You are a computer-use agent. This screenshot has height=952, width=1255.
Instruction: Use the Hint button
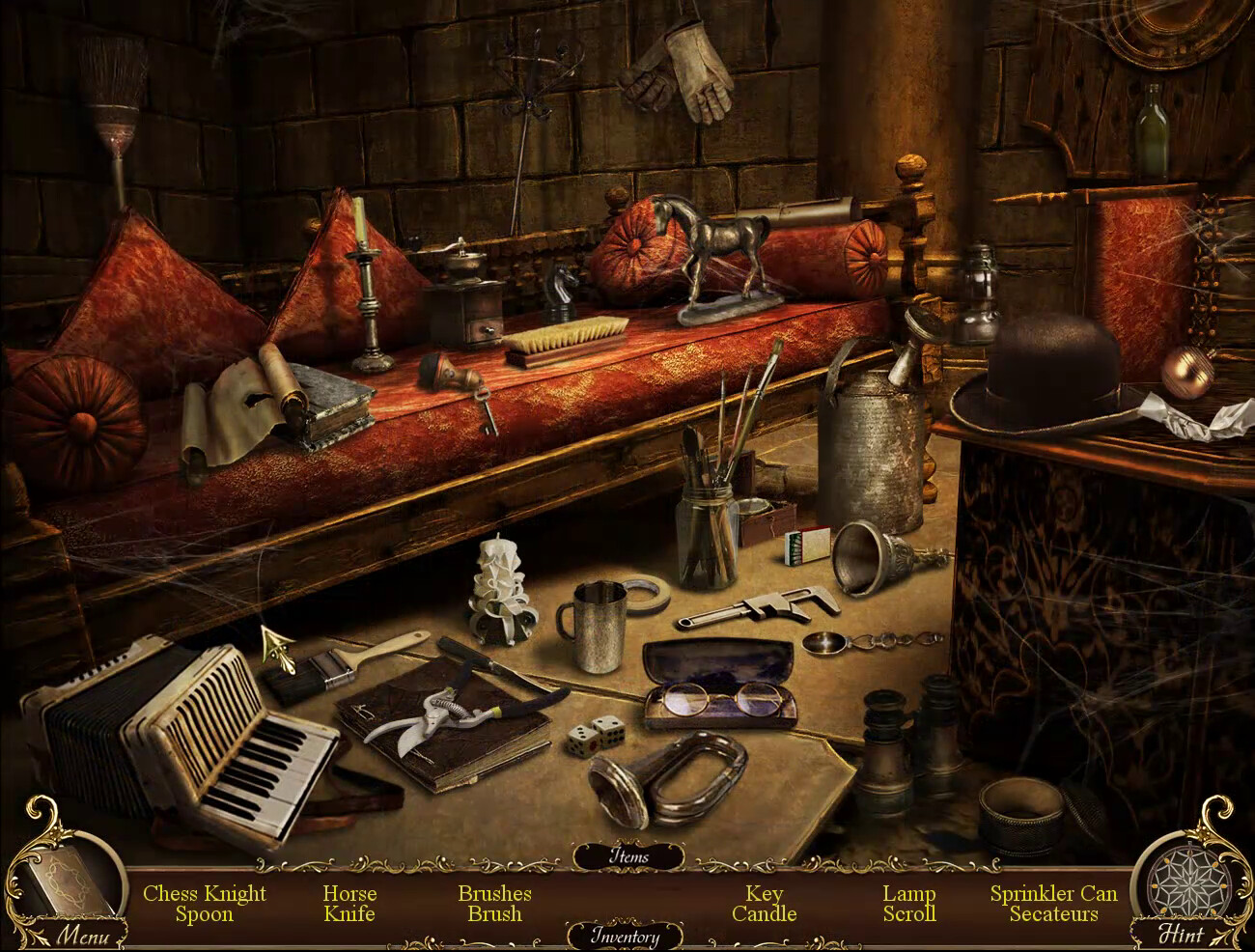(x=1181, y=933)
